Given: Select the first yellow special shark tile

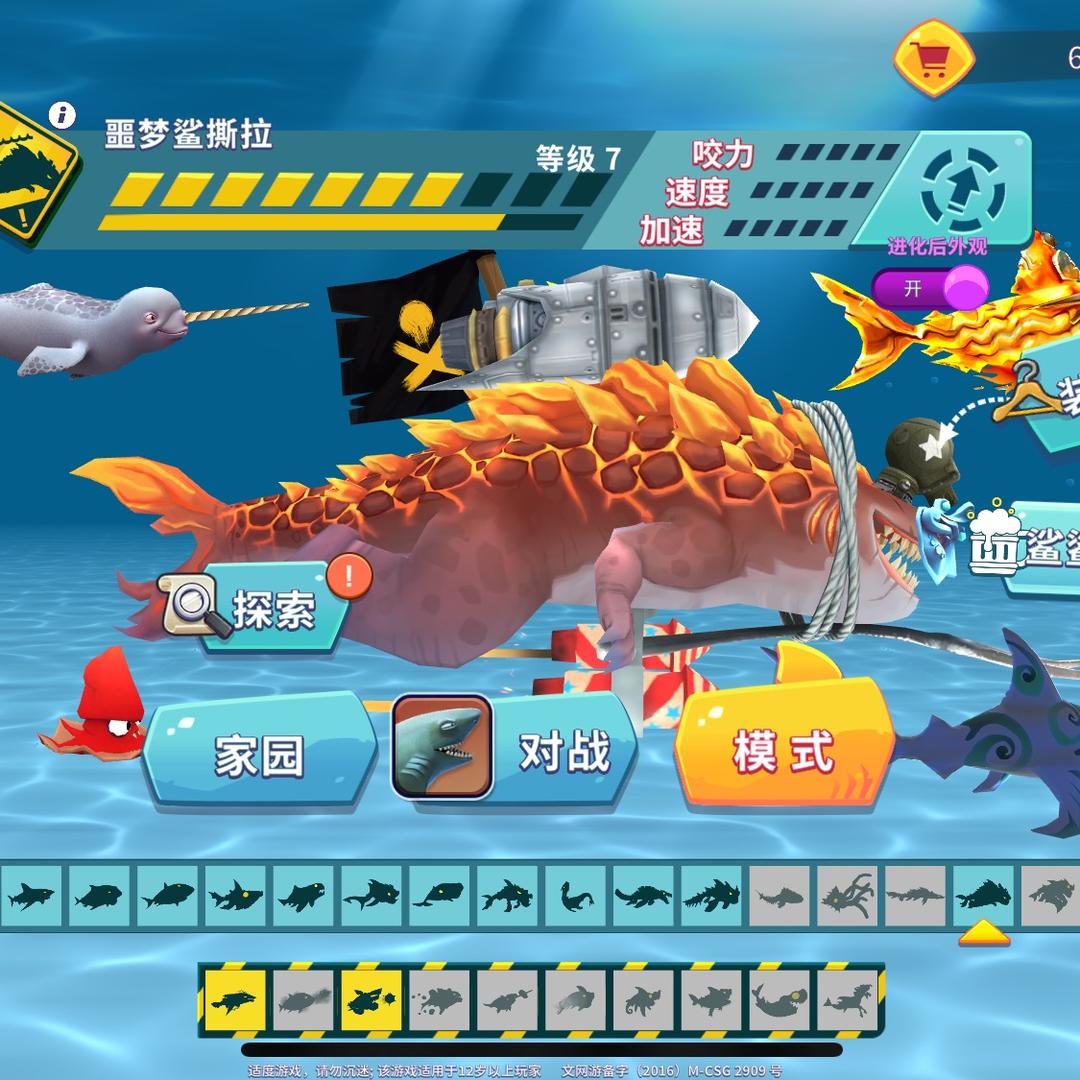Looking at the screenshot, I should [236, 1000].
